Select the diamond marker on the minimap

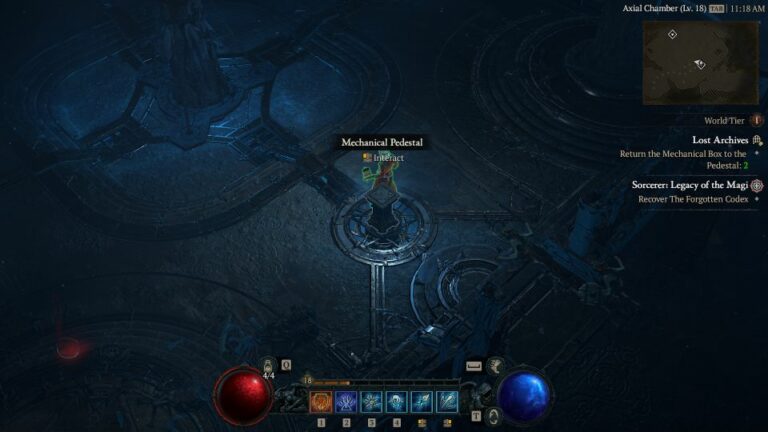coord(673,35)
